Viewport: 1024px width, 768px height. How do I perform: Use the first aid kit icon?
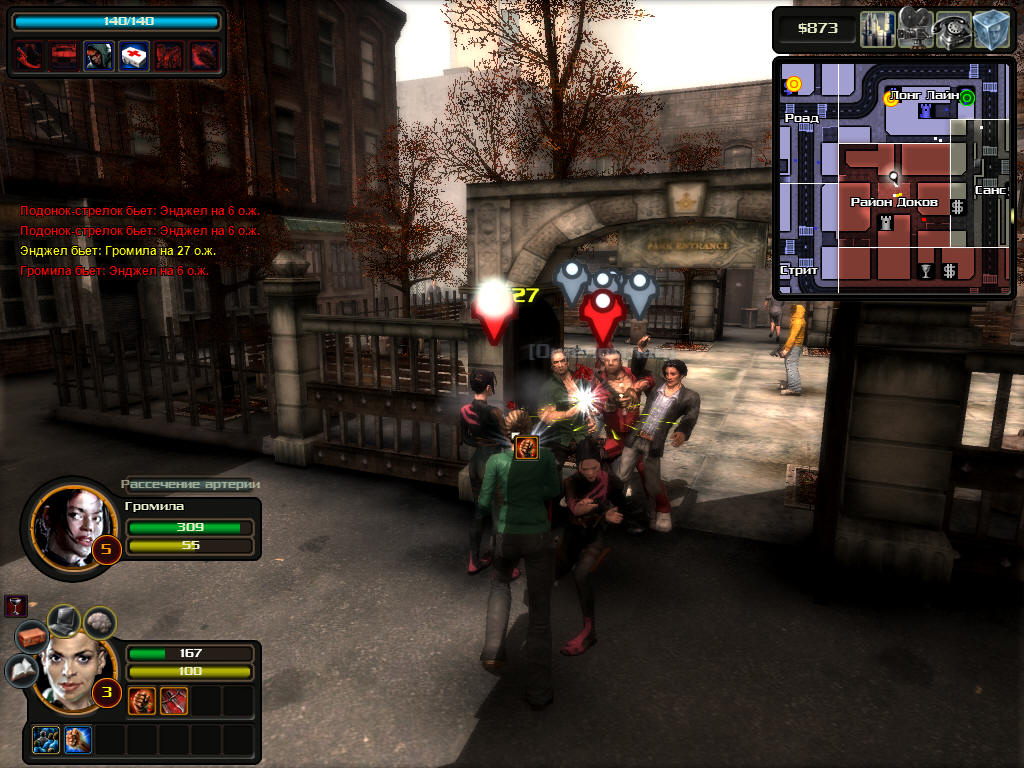pos(134,56)
